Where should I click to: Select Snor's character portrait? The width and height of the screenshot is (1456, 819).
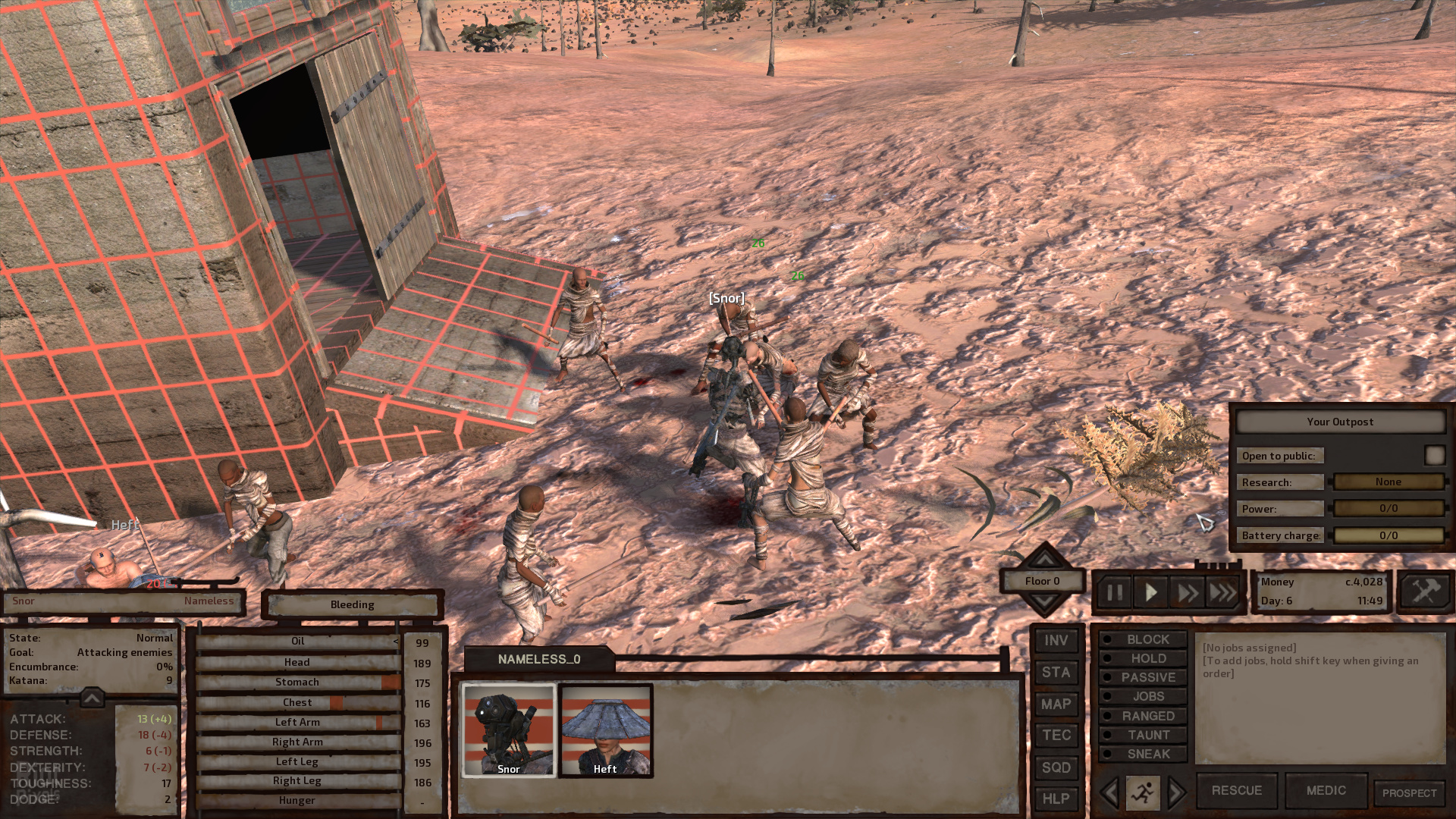click(x=509, y=730)
